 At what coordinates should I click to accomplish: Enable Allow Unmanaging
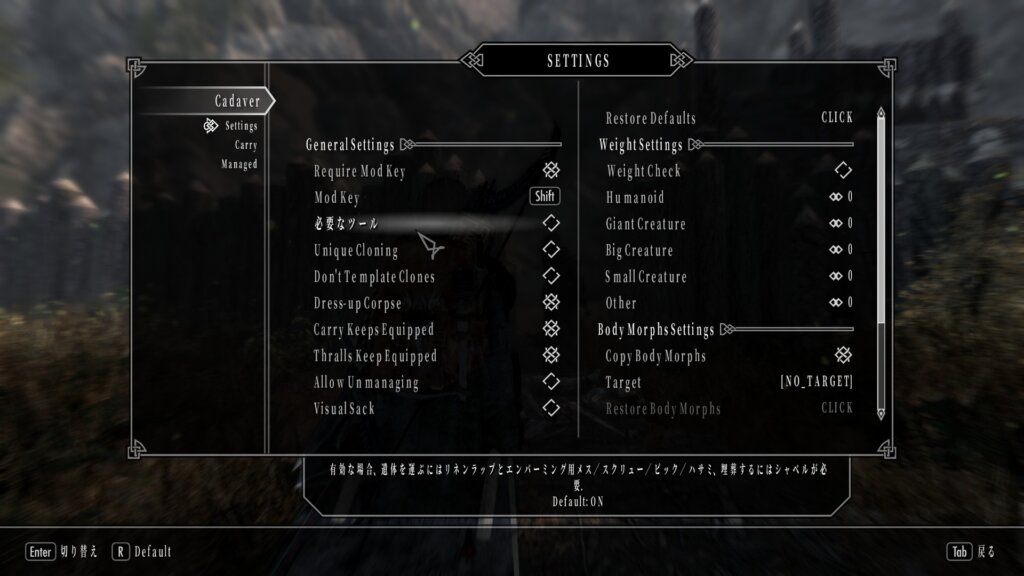tap(550, 381)
